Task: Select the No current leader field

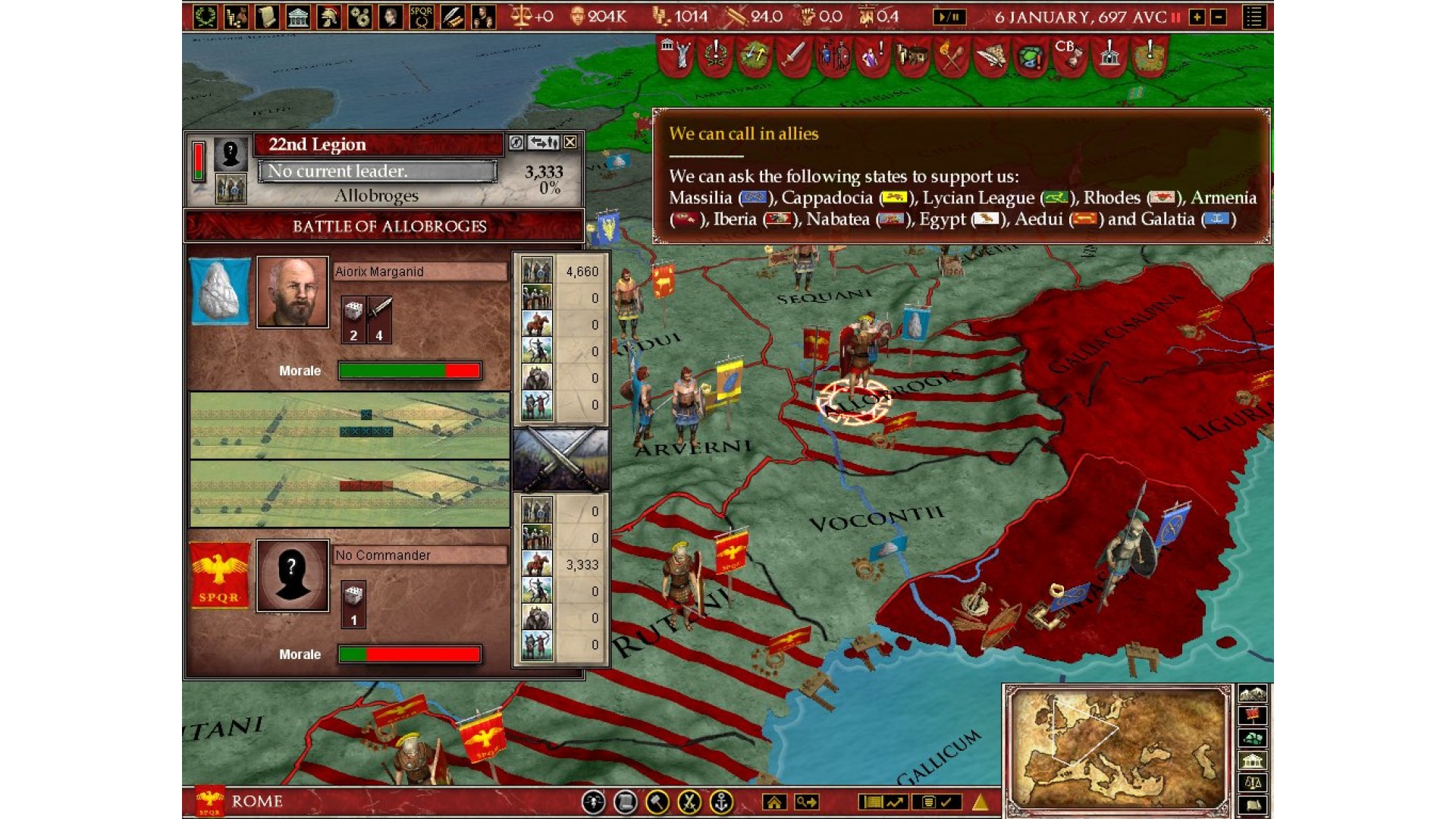Action: (x=377, y=171)
